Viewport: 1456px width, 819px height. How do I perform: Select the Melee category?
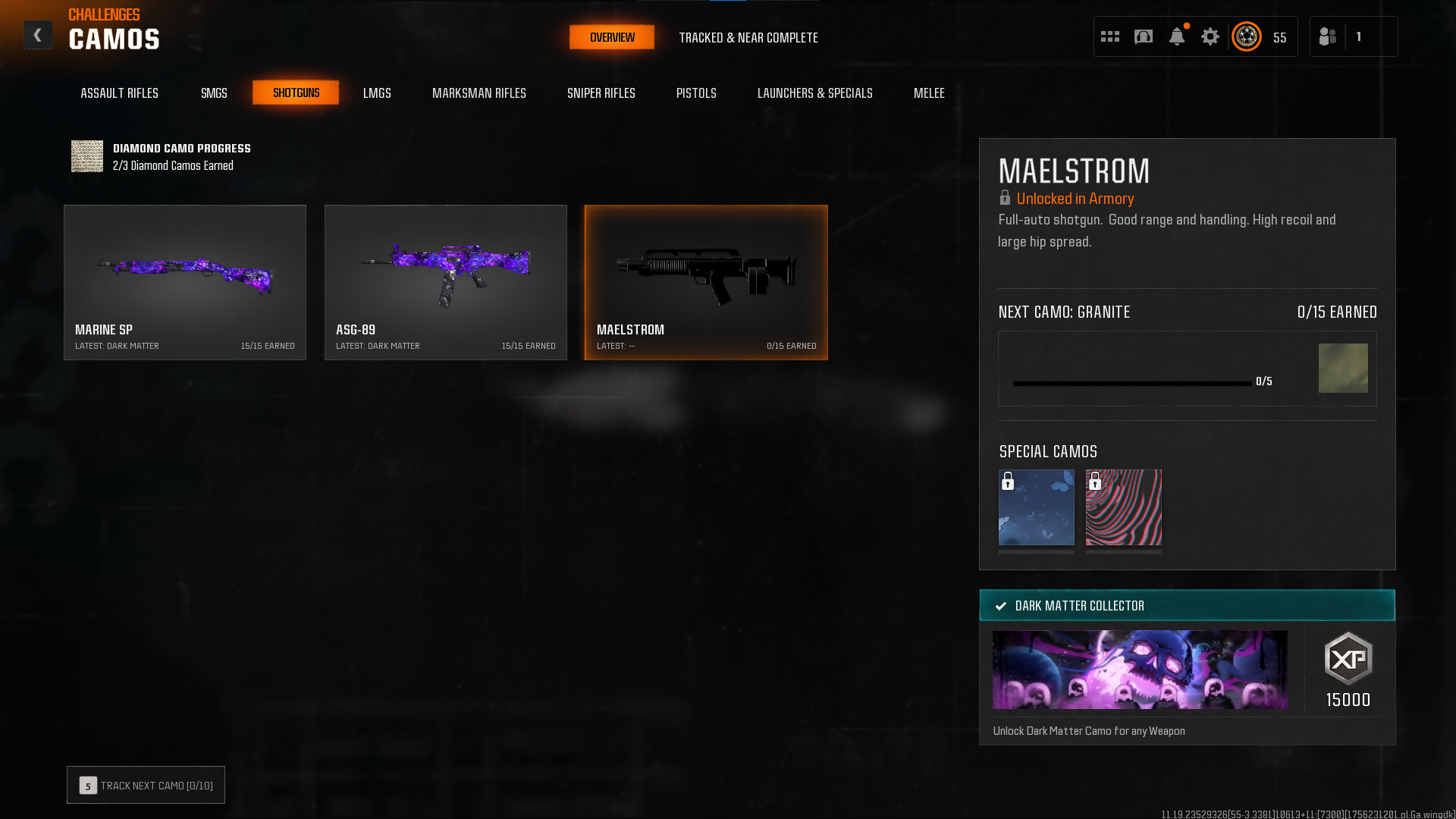928,93
